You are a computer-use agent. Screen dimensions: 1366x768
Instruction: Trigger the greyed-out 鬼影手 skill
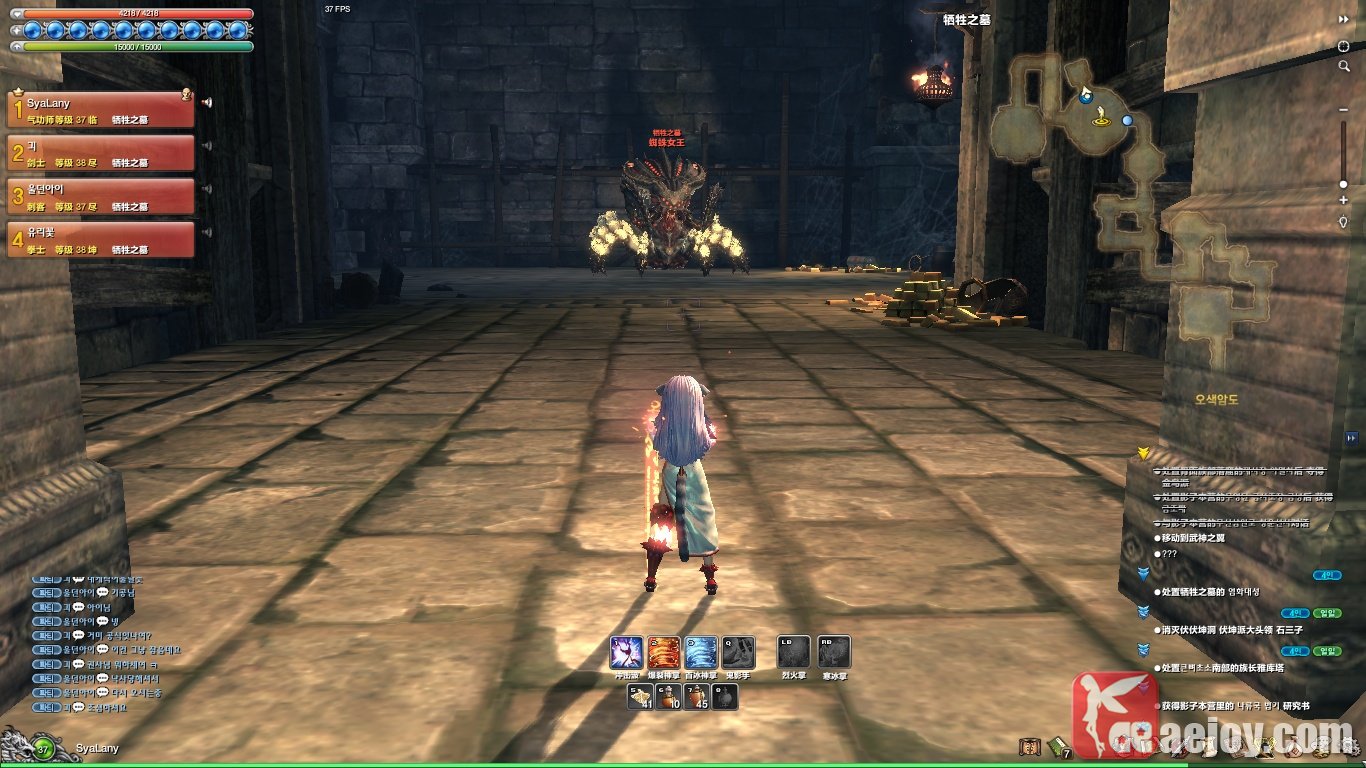pyautogui.click(x=738, y=653)
